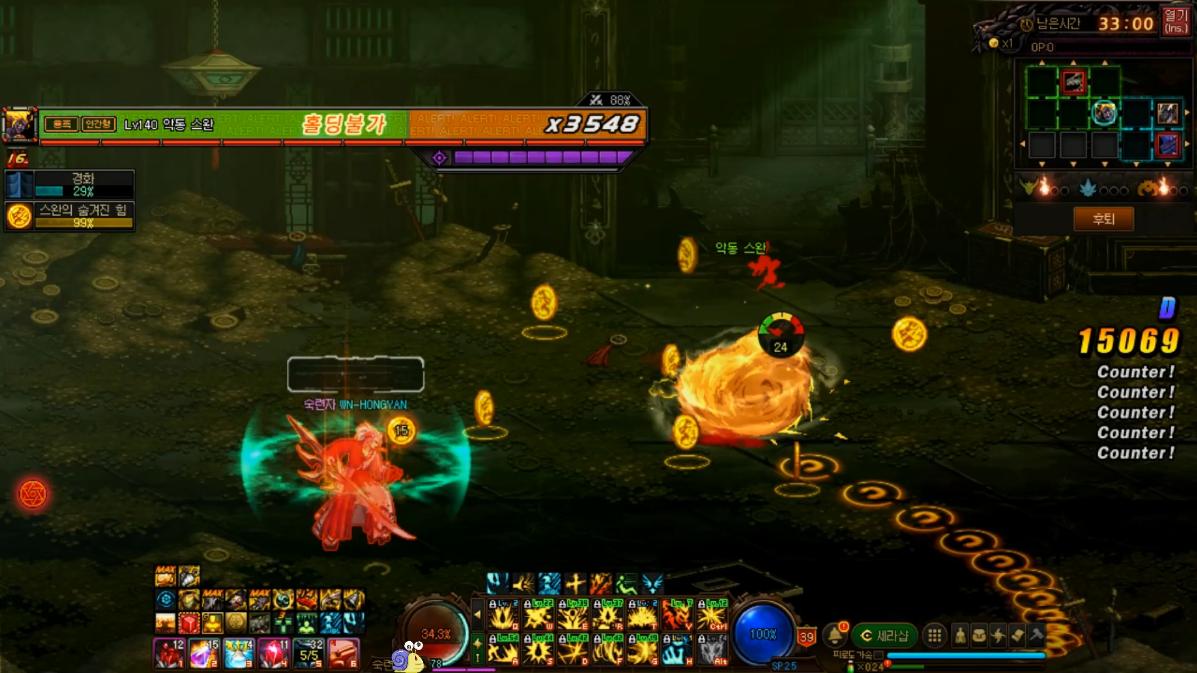
Task: Click the boss portrait on the HP bar
Action: [19, 125]
